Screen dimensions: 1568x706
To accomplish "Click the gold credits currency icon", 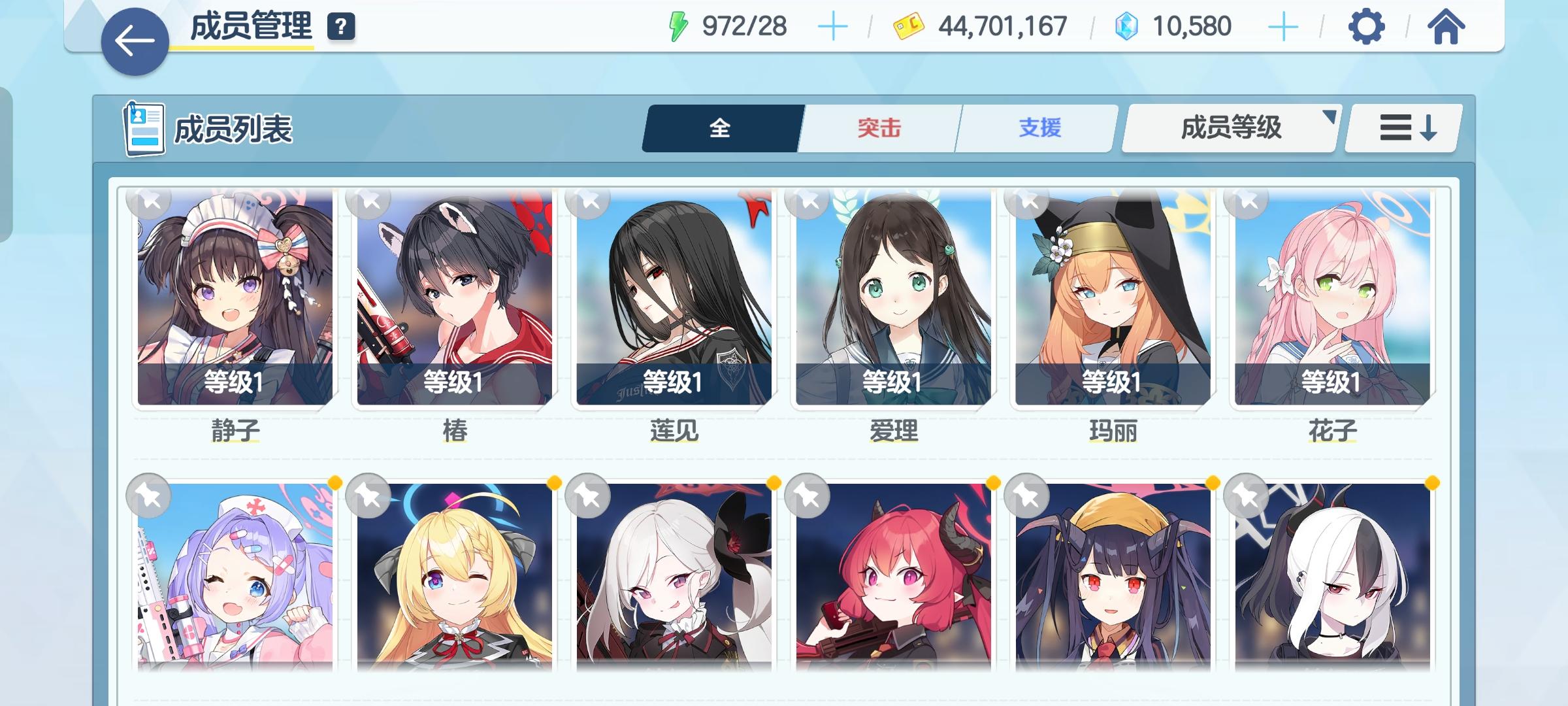I will tap(909, 25).
